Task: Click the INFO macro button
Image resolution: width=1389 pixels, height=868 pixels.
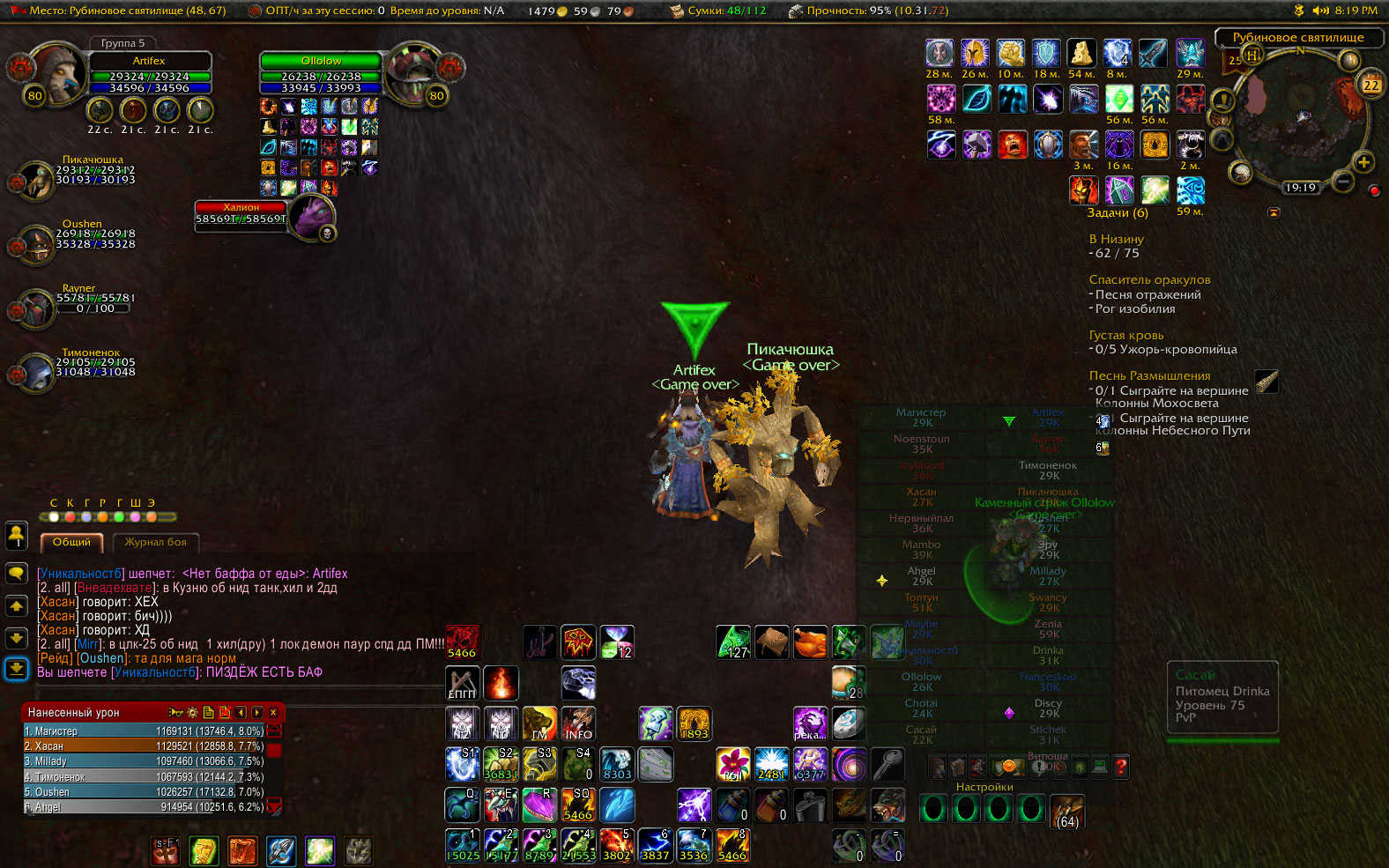Action: 578,723
